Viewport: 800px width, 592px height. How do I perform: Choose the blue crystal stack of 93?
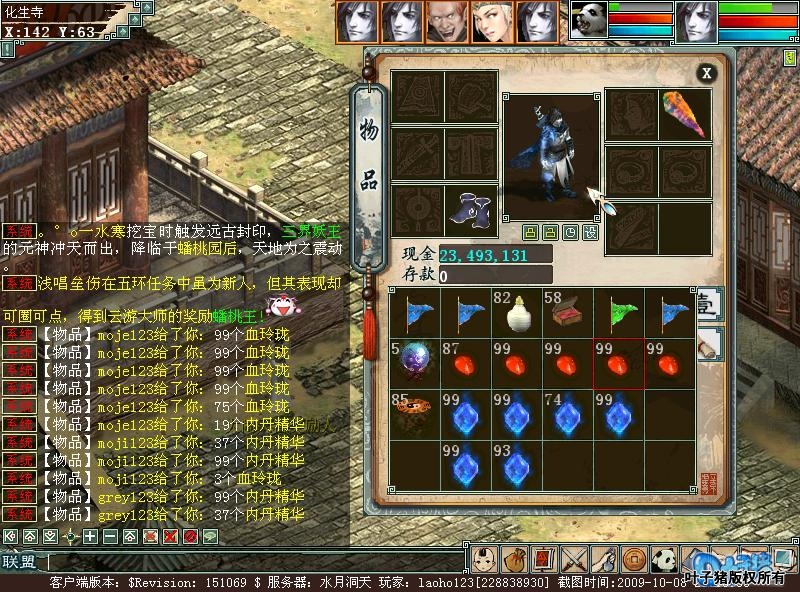tap(516, 465)
